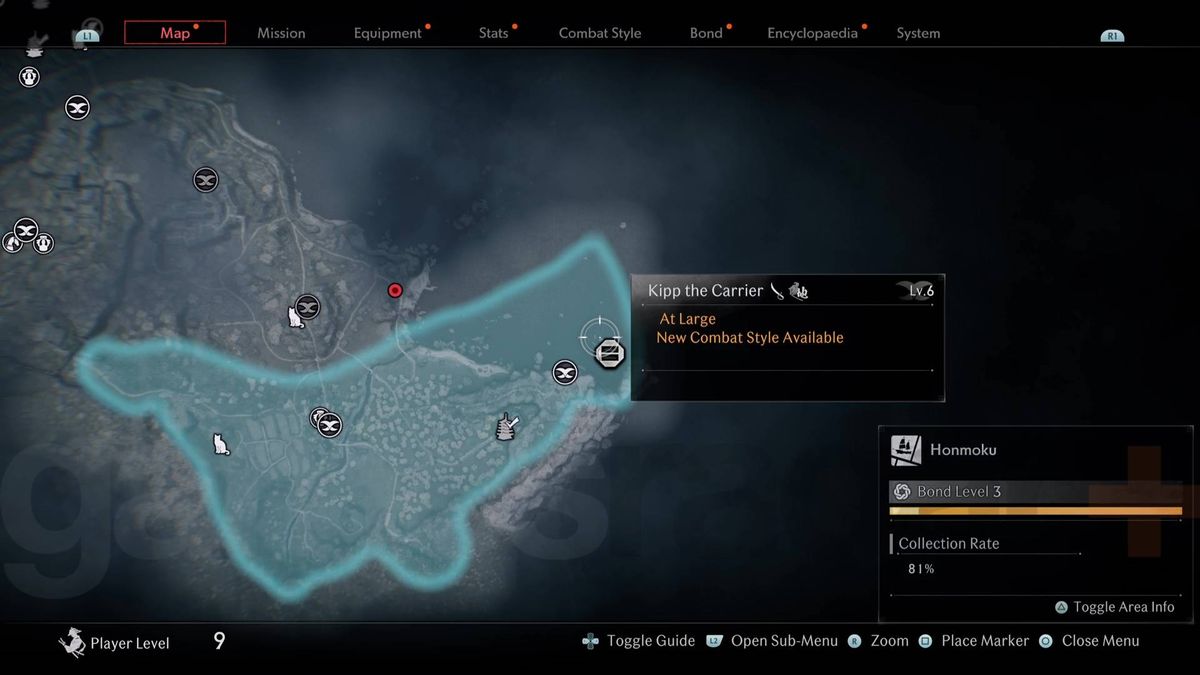Select the Map tab
Viewport: 1200px width, 675px height.
(x=175, y=33)
